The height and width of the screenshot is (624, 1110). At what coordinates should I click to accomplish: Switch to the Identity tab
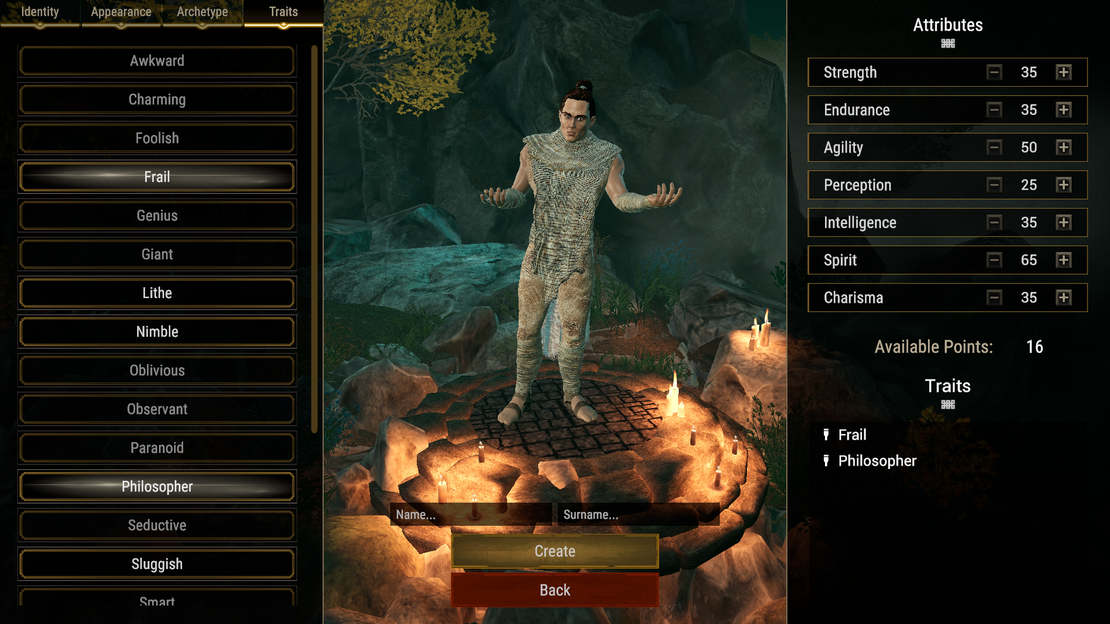40,13
